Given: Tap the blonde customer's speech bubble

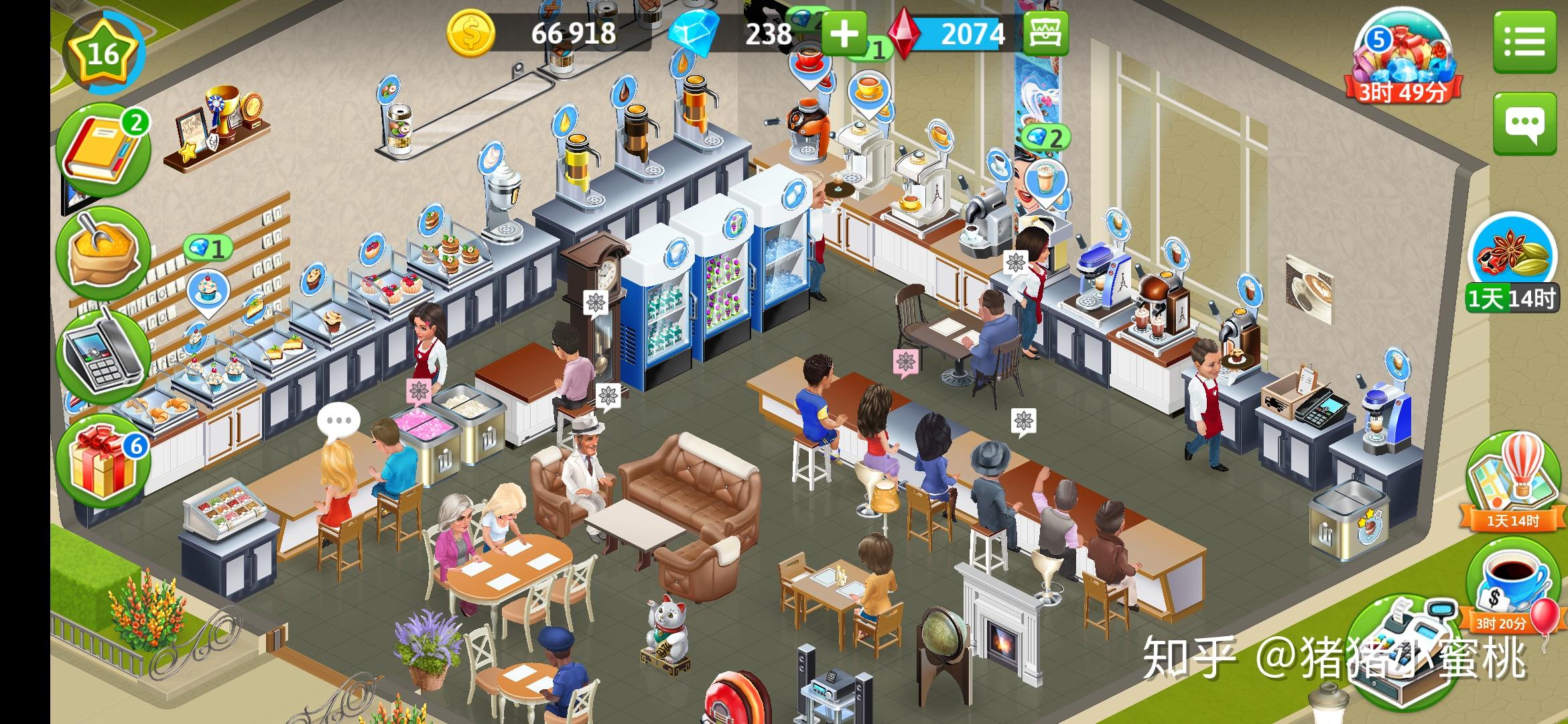Looking at the screenshot, I should tap(338, 421).
